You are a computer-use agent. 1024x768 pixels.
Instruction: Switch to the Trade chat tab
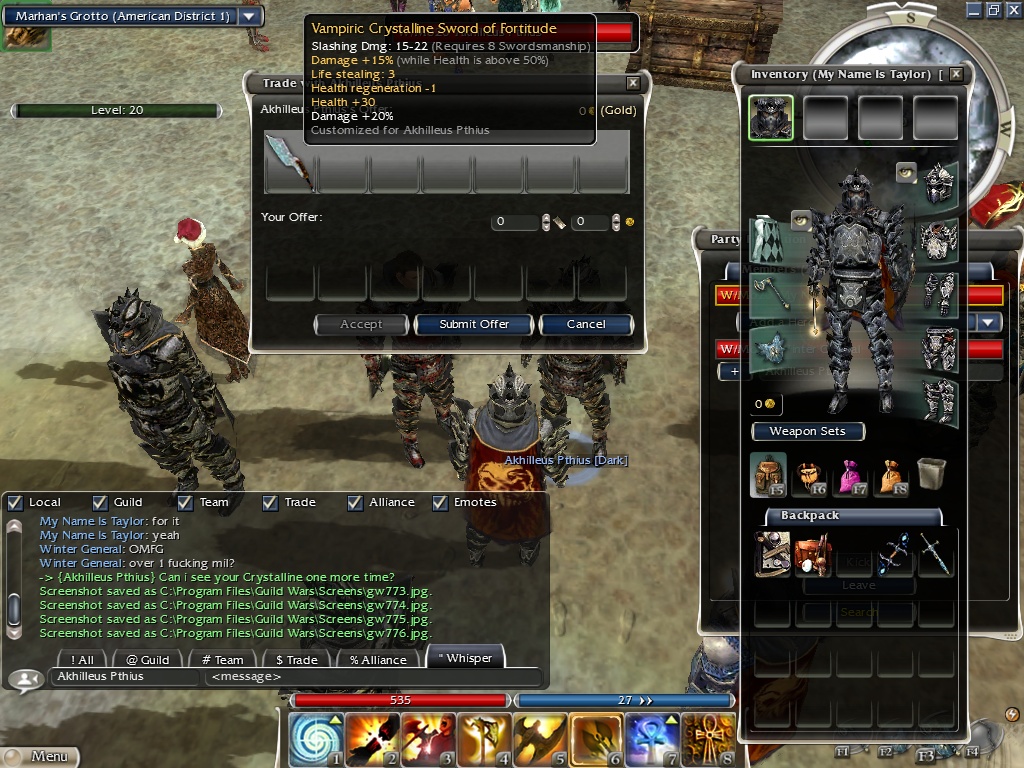pos(296,659)
